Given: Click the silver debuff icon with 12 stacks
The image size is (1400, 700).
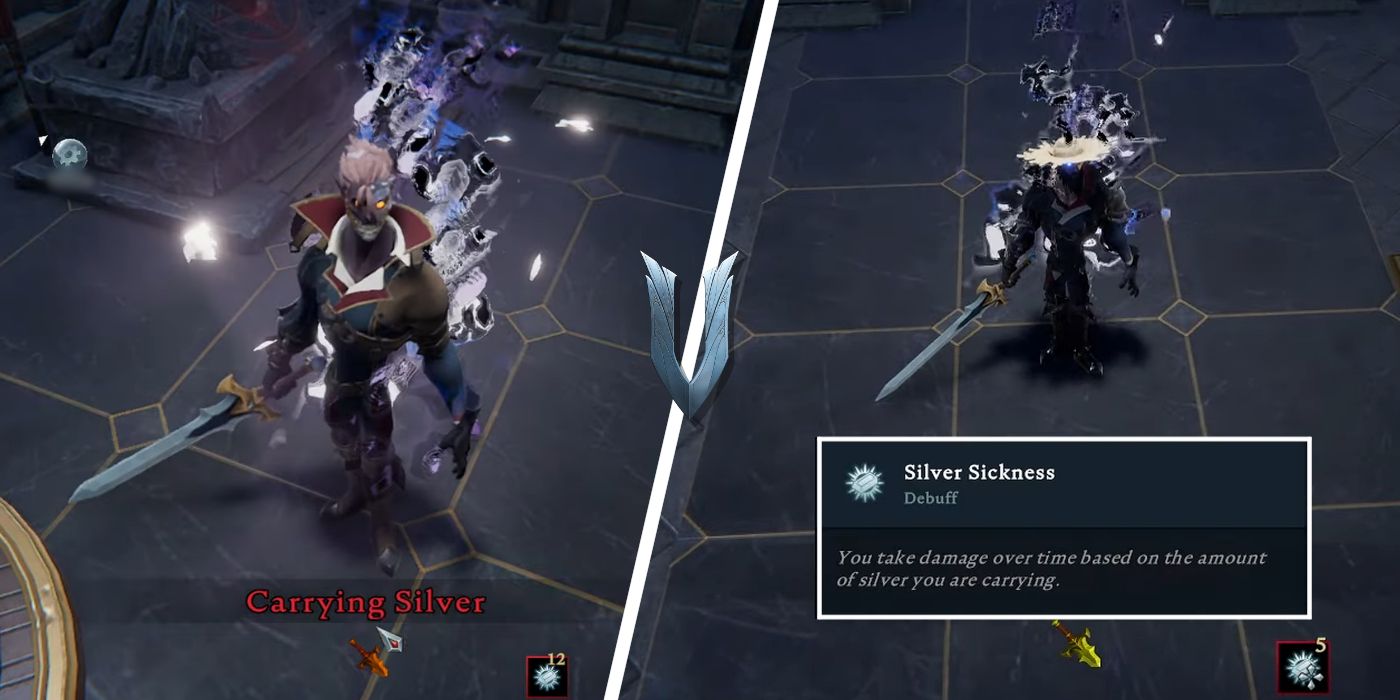Looking at the screenshot, I should 546,677.
